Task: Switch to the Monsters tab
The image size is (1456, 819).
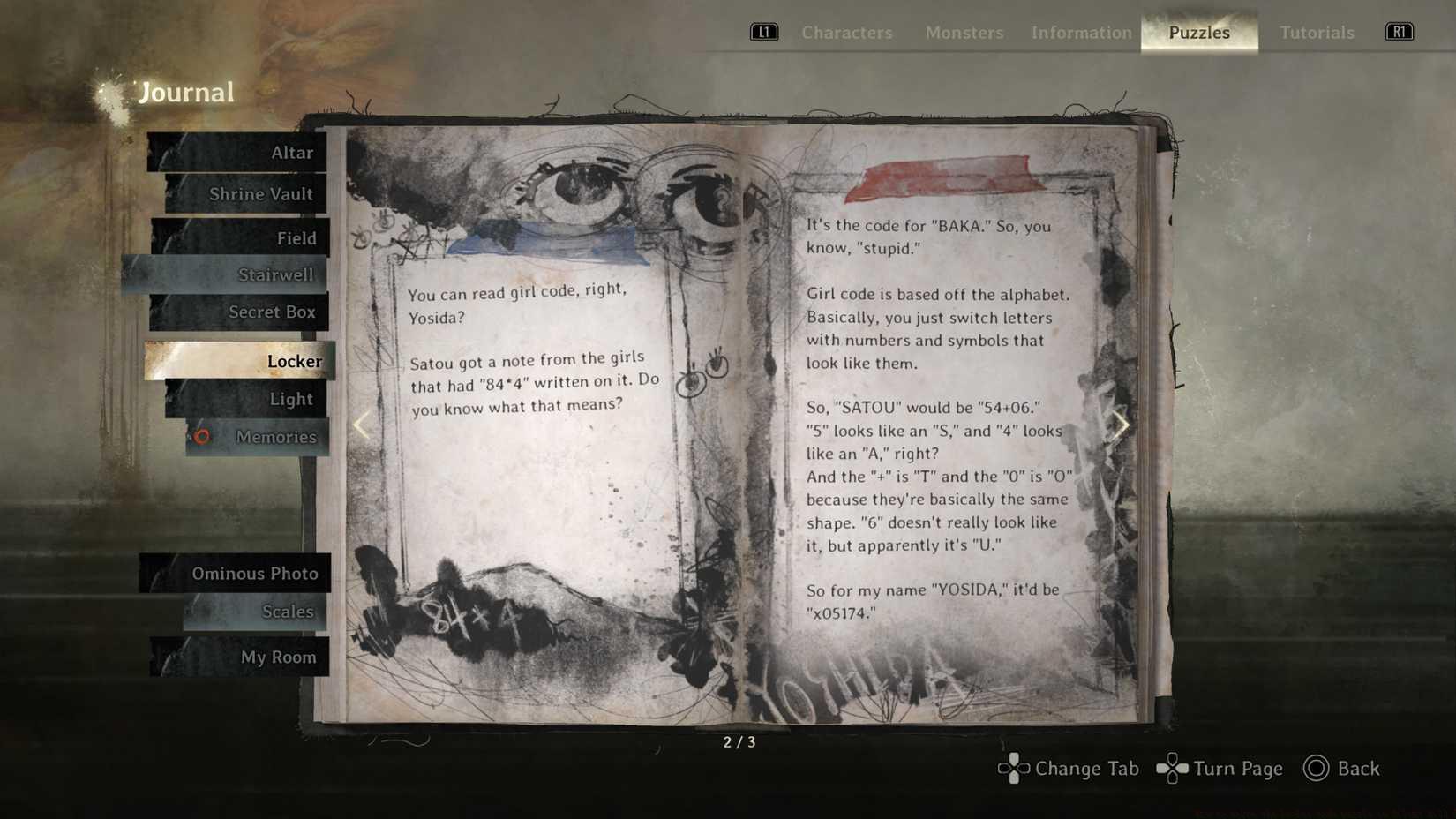Action: pyautogui.click(x=964, y=33)
